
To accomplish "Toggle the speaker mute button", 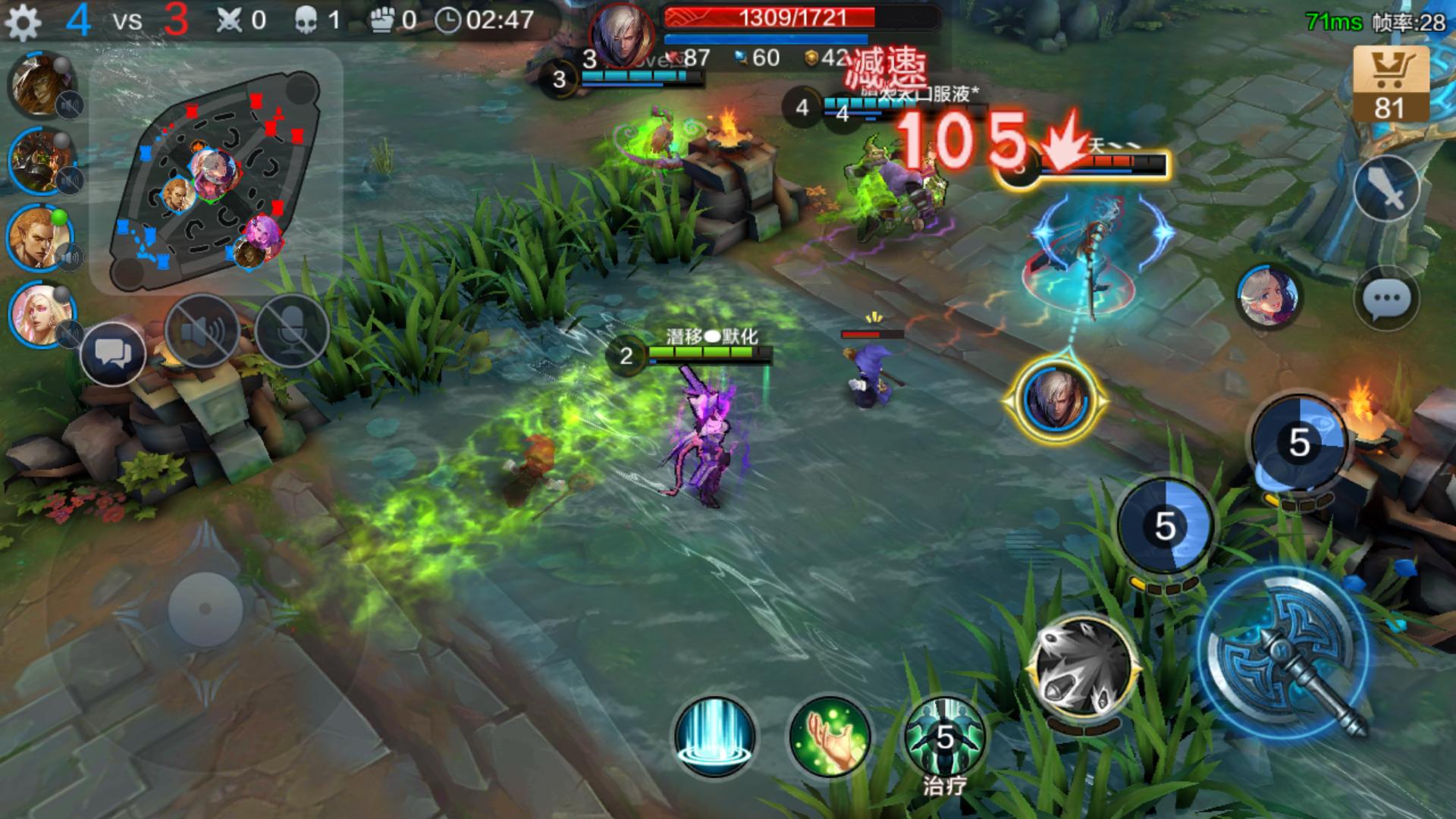I will [202, 331].
